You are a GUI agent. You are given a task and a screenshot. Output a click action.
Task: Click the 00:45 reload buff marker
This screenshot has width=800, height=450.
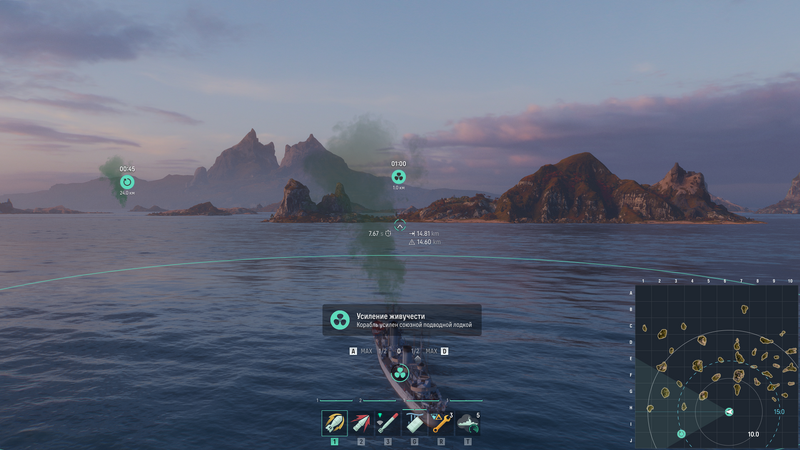(x=127, y=182)
